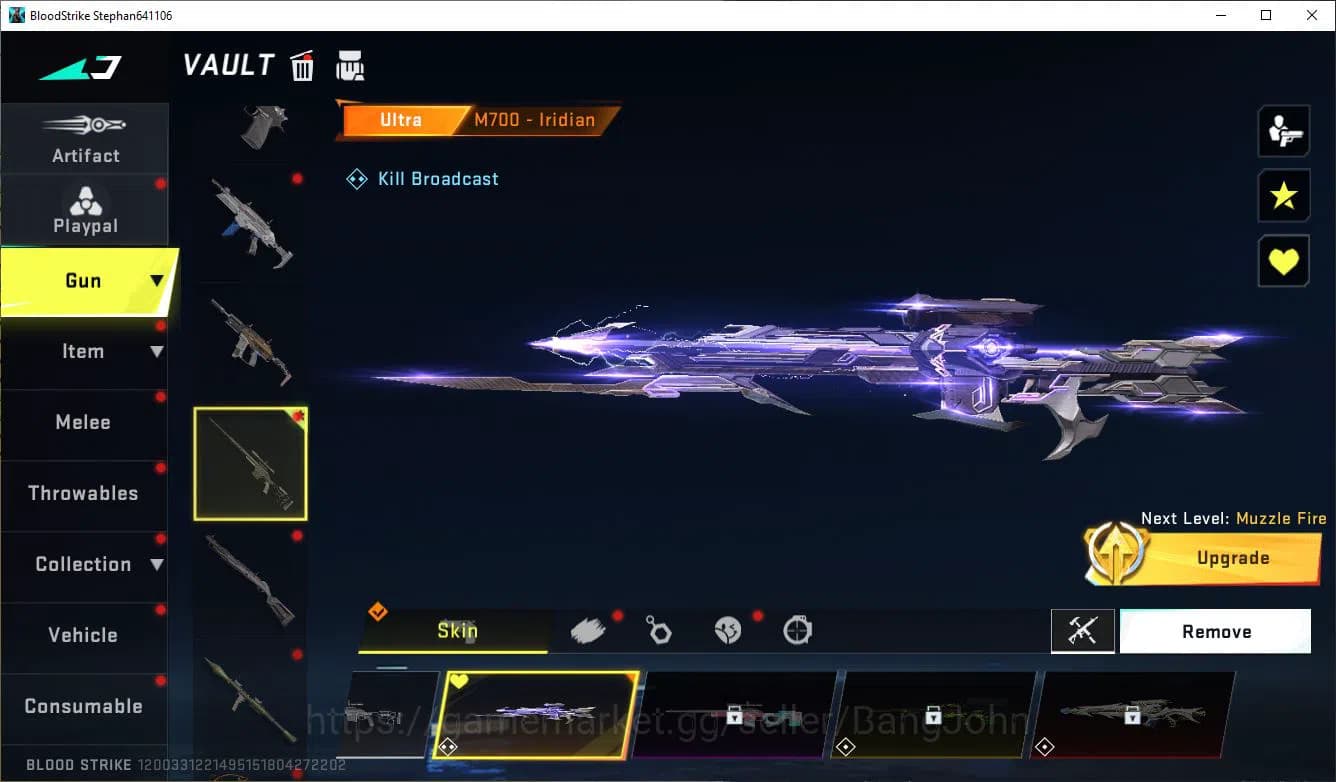Toggle the heart favorite button on the right
Screen dimensions: 1336x782
[1283, 261]
